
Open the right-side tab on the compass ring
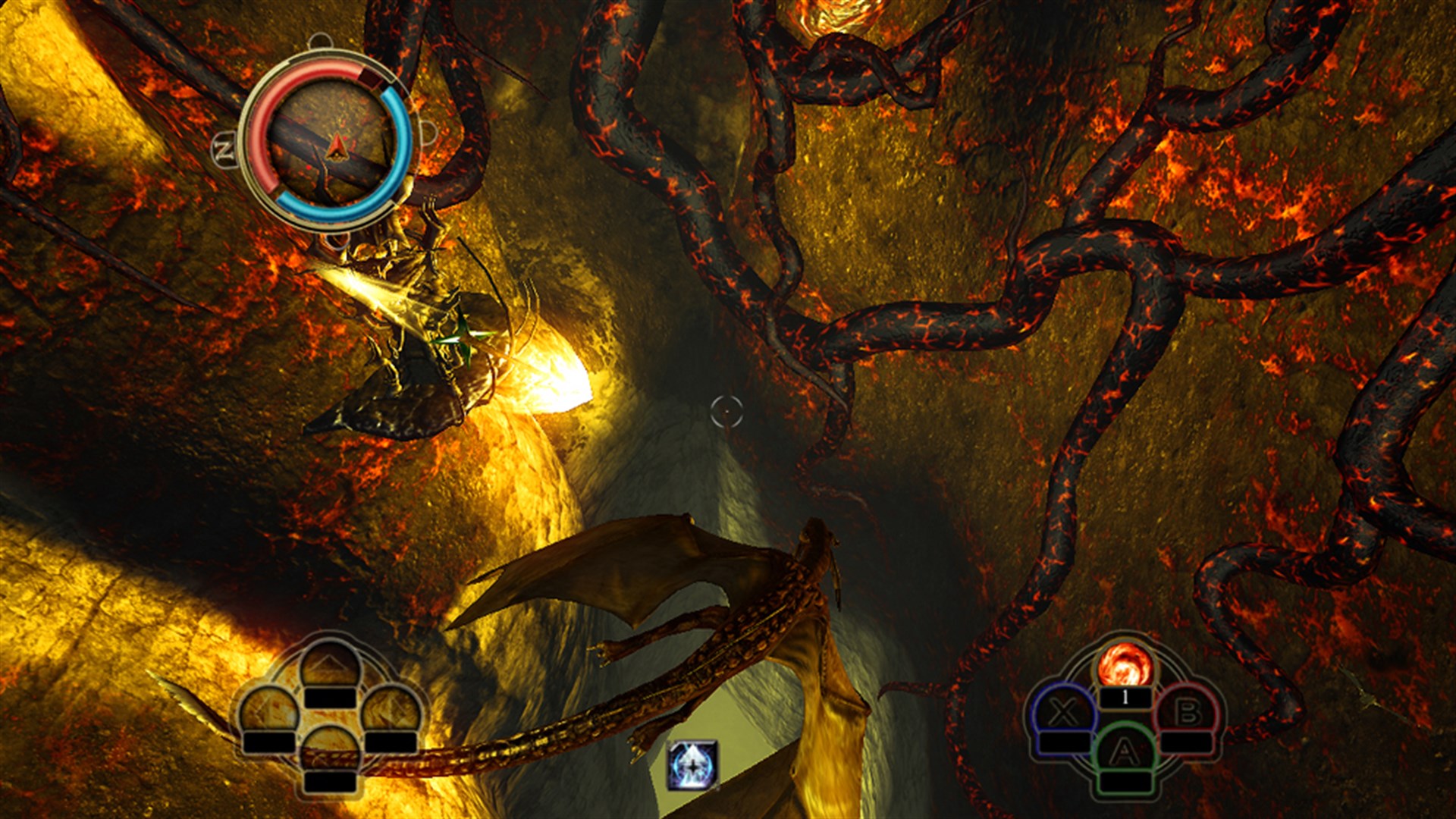pos(428,132)
